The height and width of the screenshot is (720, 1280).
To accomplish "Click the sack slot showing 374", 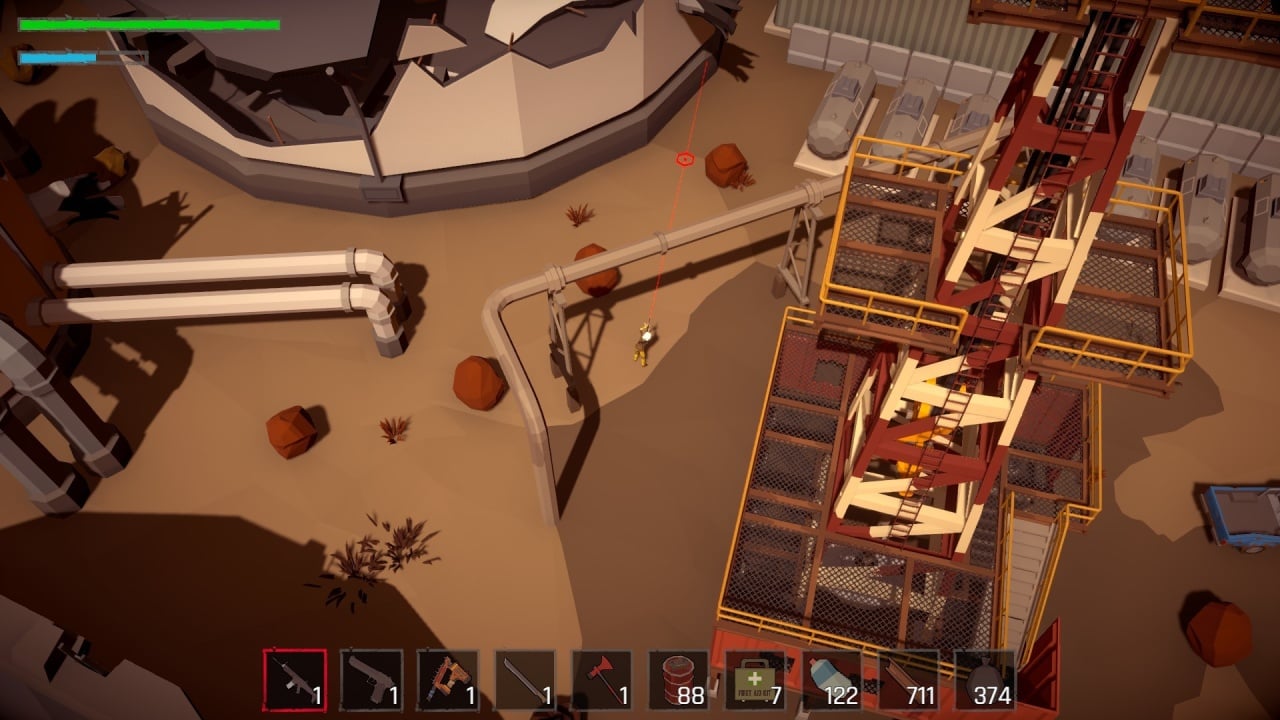I will (985, 680).
